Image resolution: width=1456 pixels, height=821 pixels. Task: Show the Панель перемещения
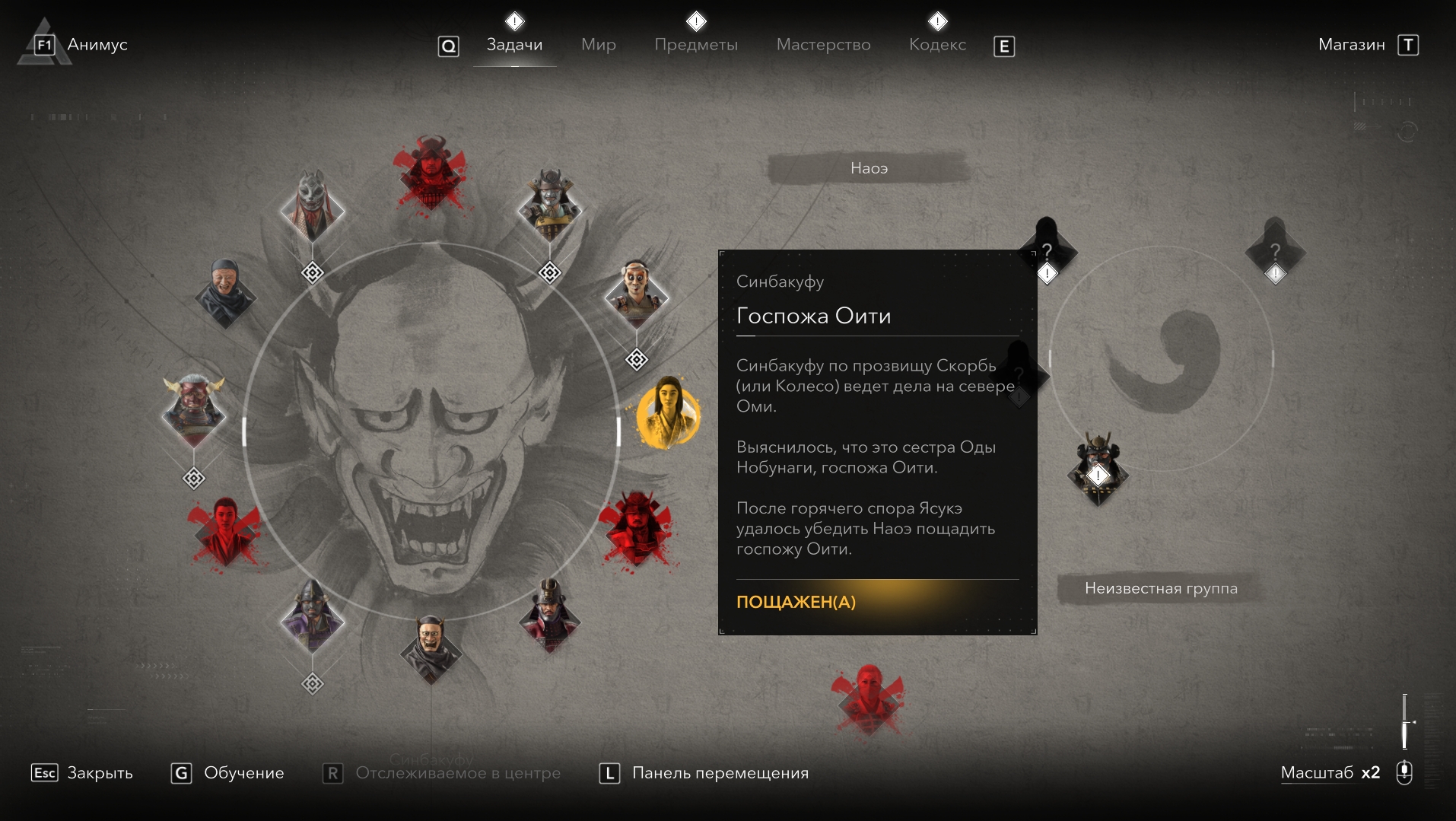720,773
